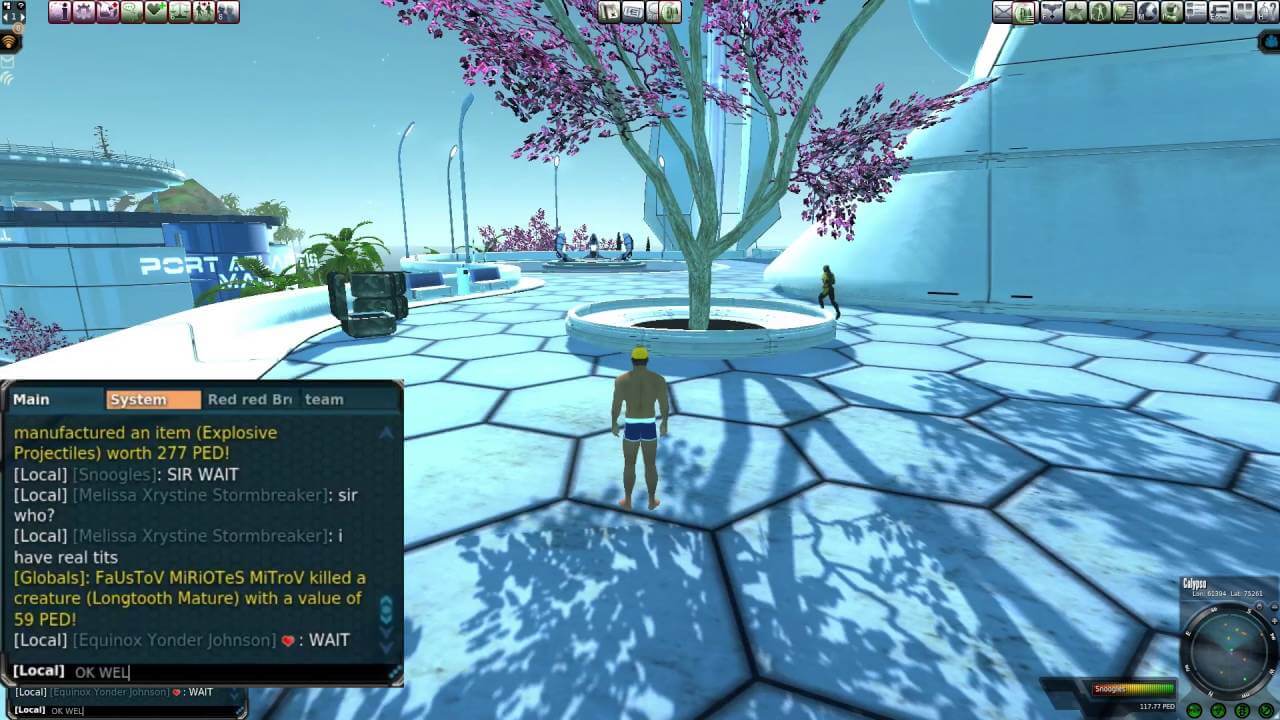The height and width of the screenshot is (720, 1280).
Task: Open the globe map icon
Action: [x=1148, y=12]
